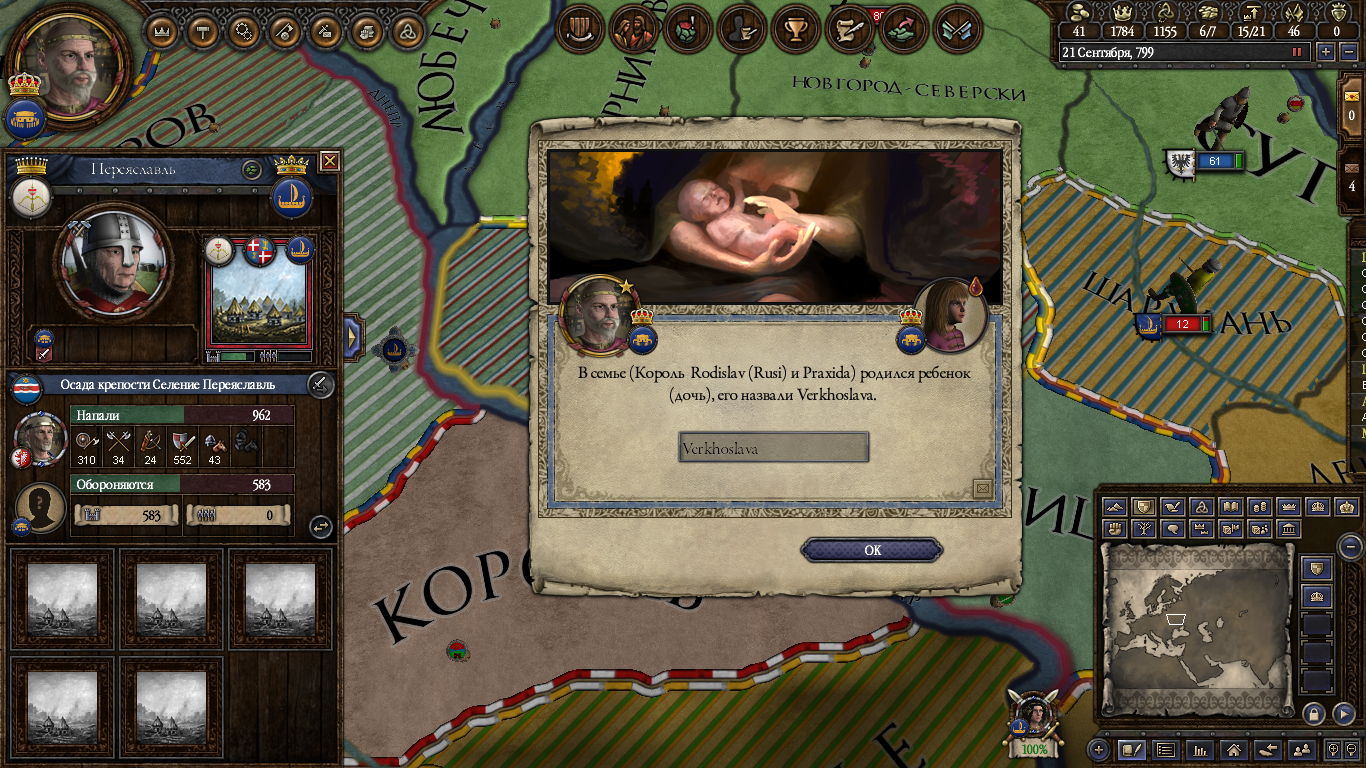Confirm the birth event with OK

[x=872, y=550]
